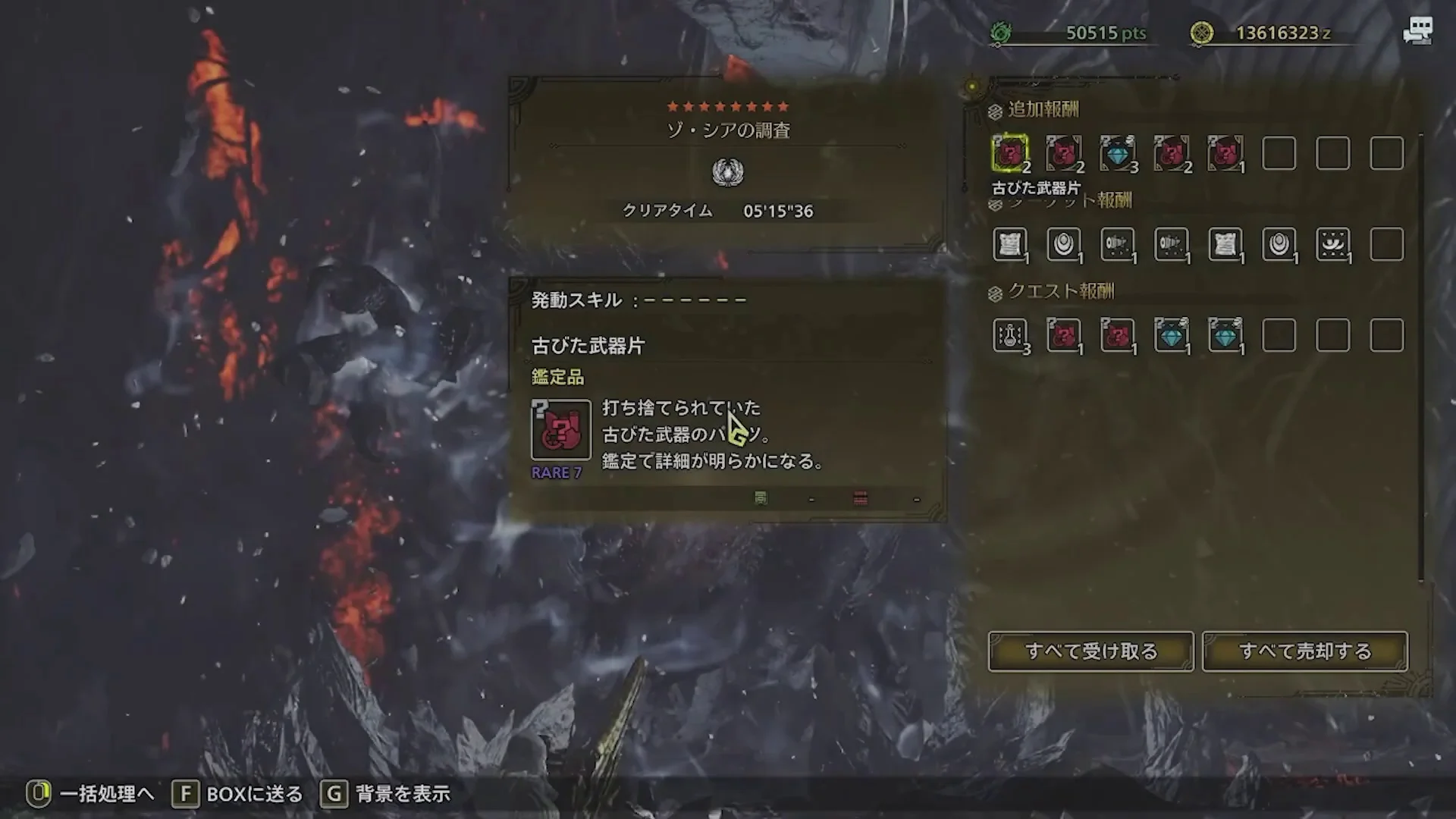Click the red weapon fragment in クエスト報酬
This screenshot has width=1456, height=819.
pos(1065,334)
